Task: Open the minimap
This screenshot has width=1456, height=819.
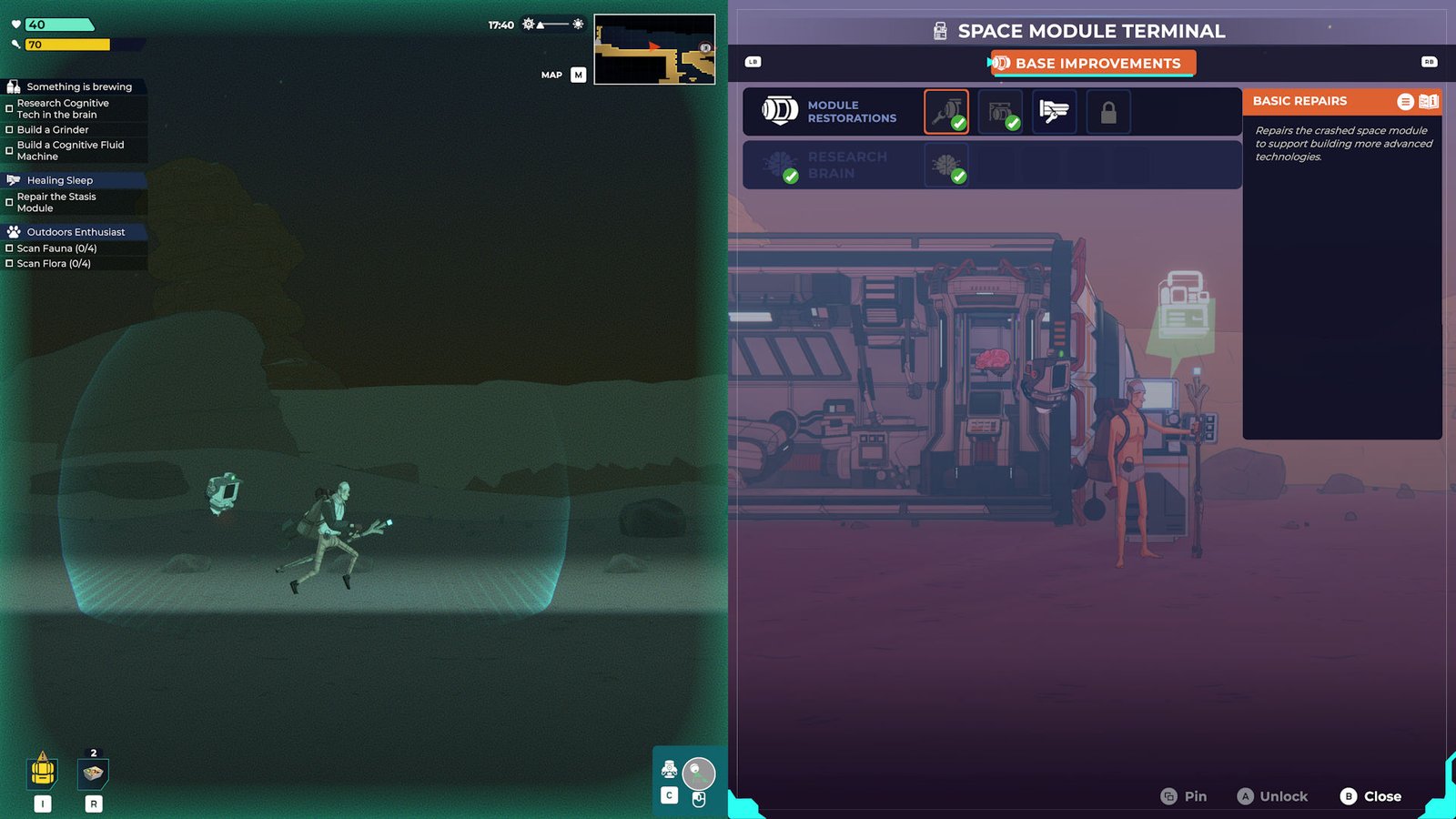Action: pos(654,49)
